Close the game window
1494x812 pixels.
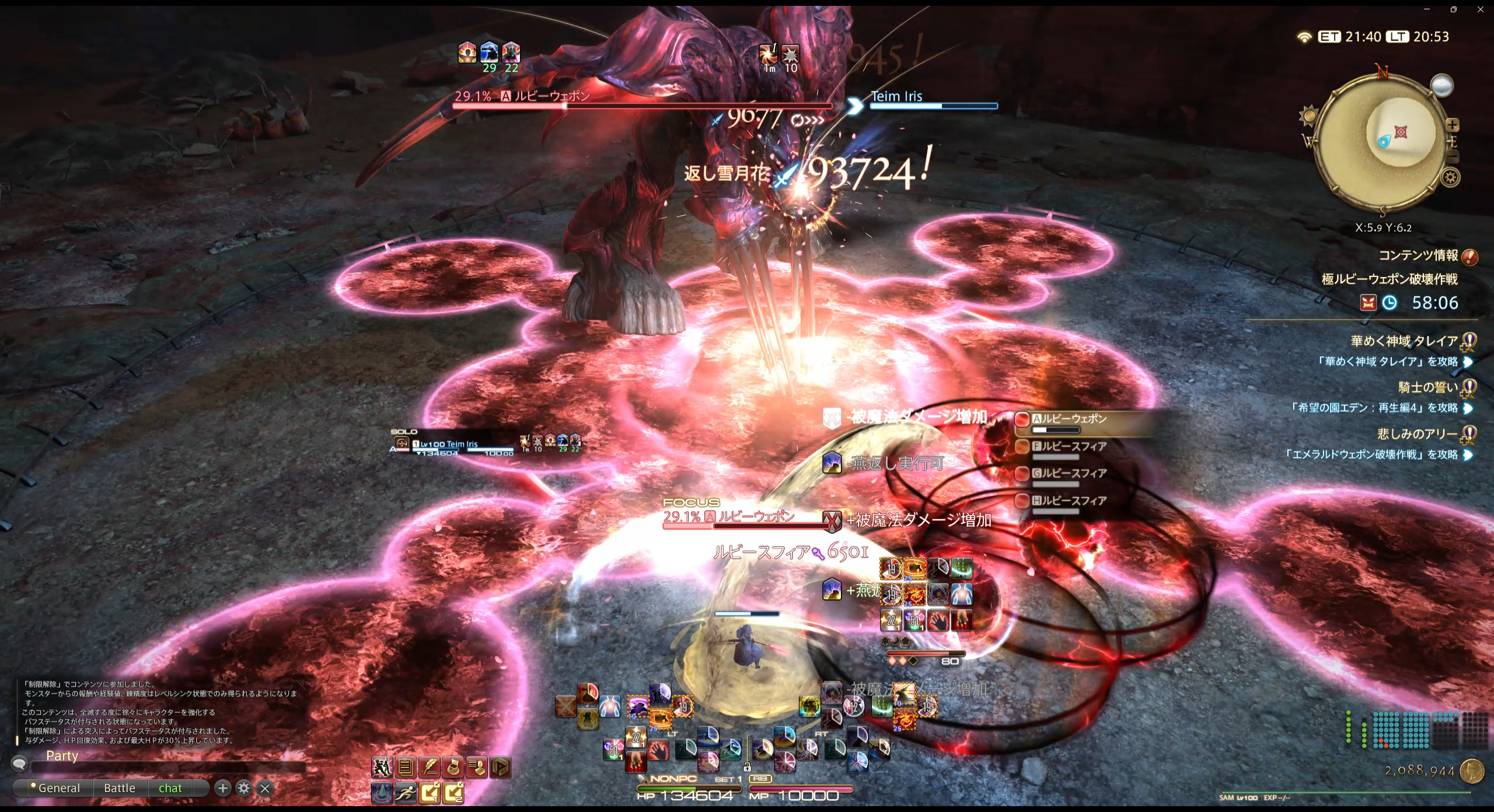(x=1481, y=9)
